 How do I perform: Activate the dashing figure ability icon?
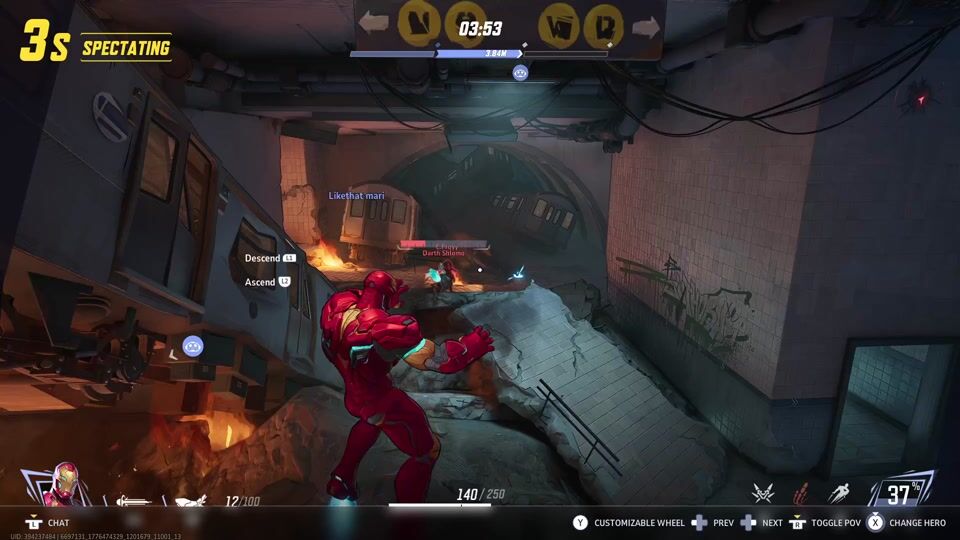click(838, 493)
